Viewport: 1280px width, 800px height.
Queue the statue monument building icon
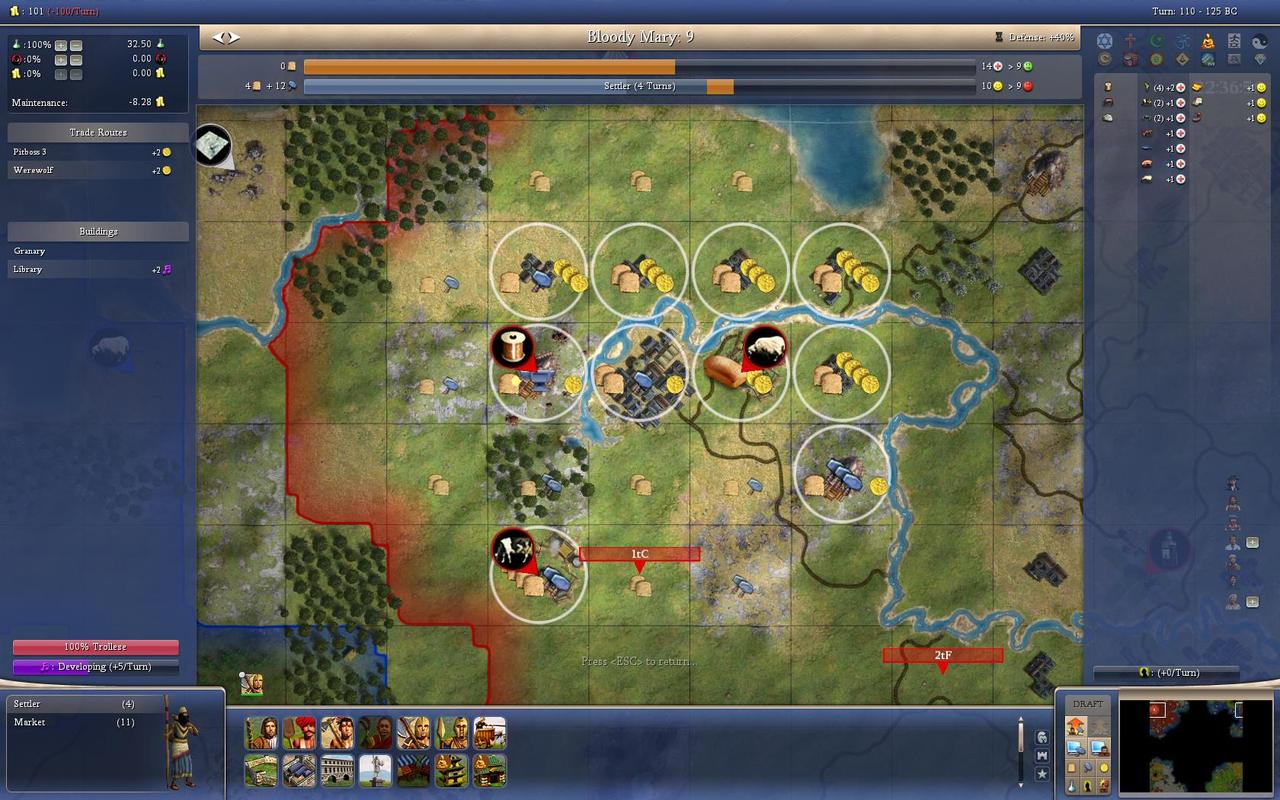(x=375, y=771)
